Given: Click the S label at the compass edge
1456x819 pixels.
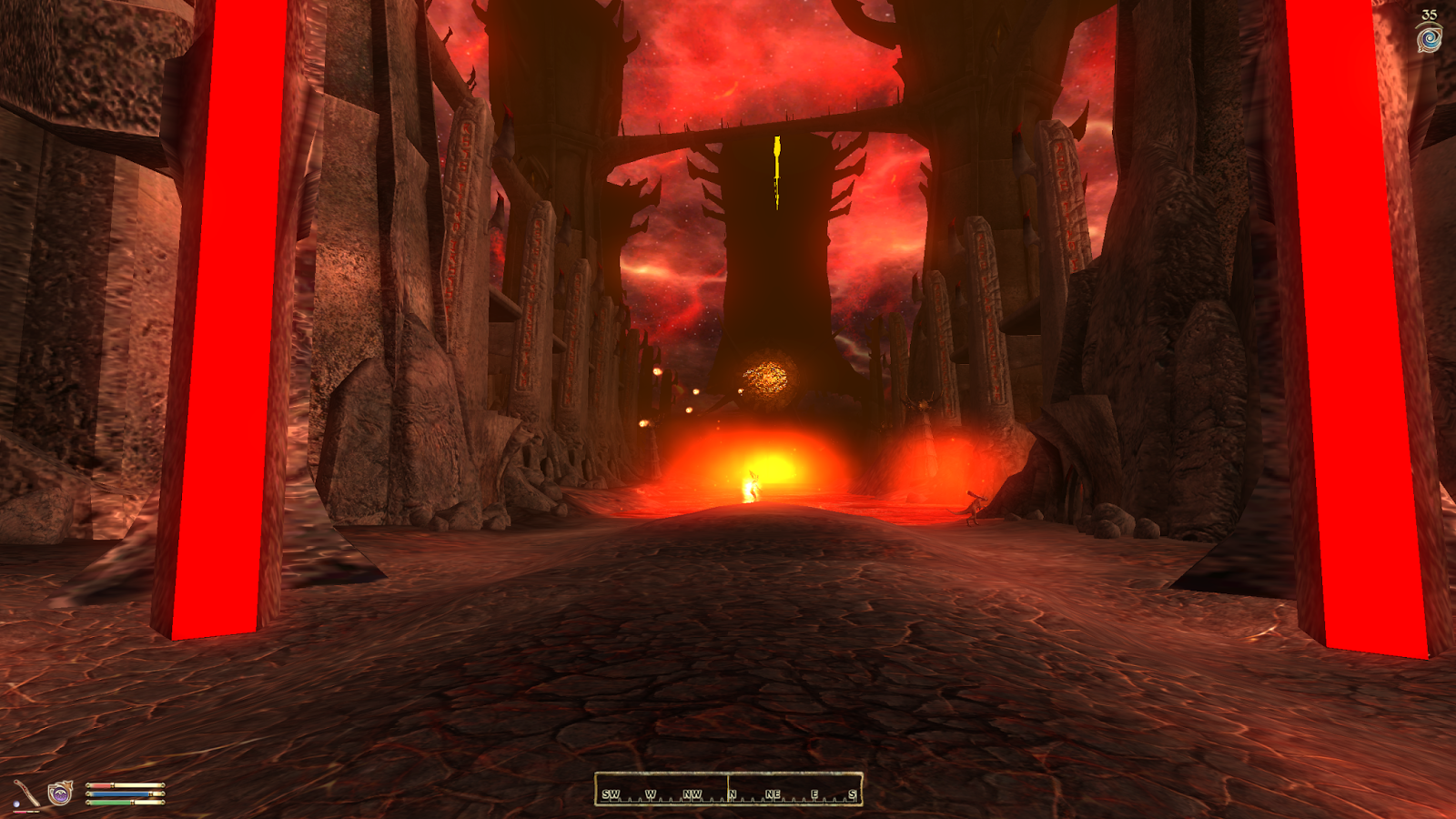Looking at the screenshot, I should tap(853, 794).
